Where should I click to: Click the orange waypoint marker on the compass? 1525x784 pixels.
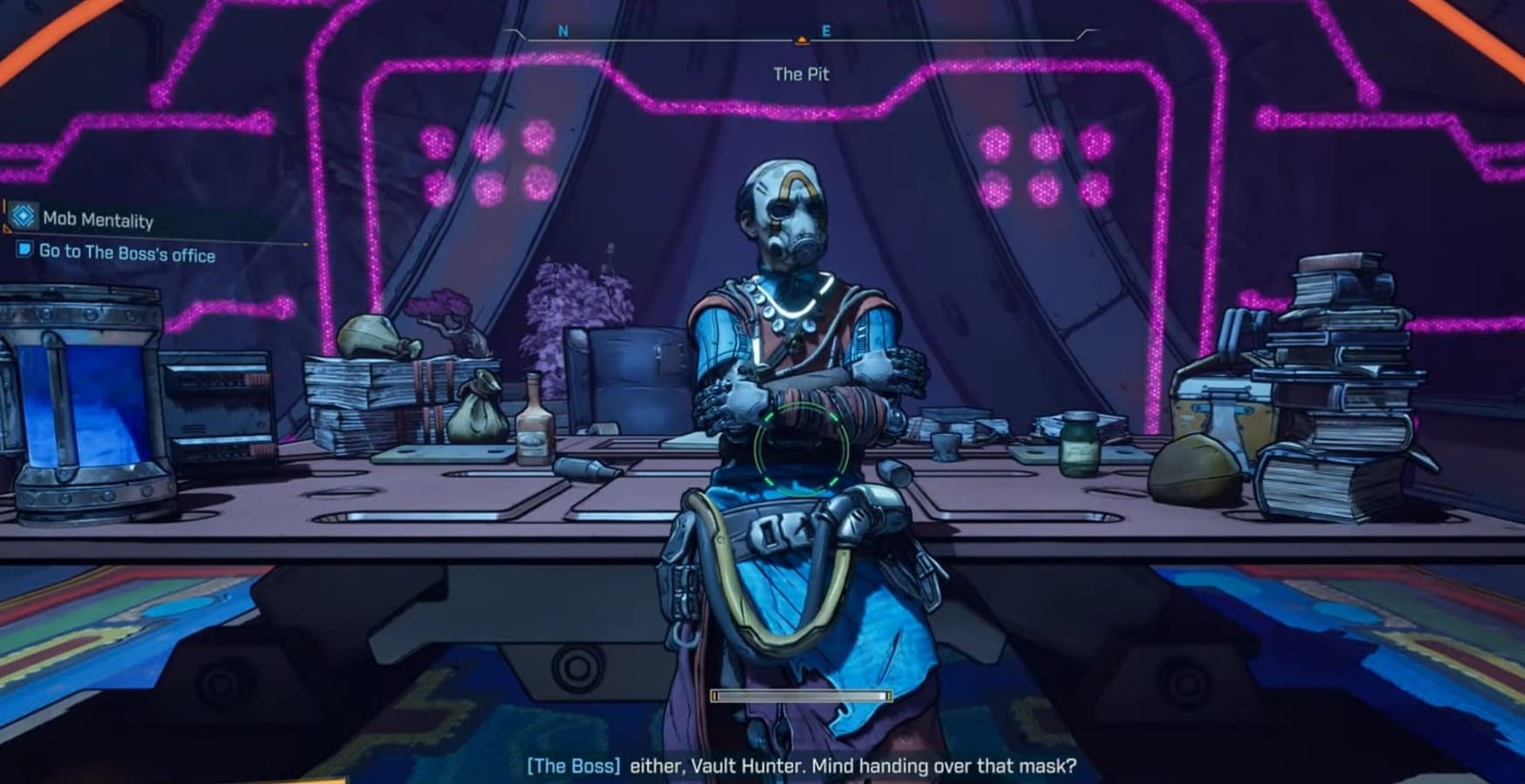(801, 38)
